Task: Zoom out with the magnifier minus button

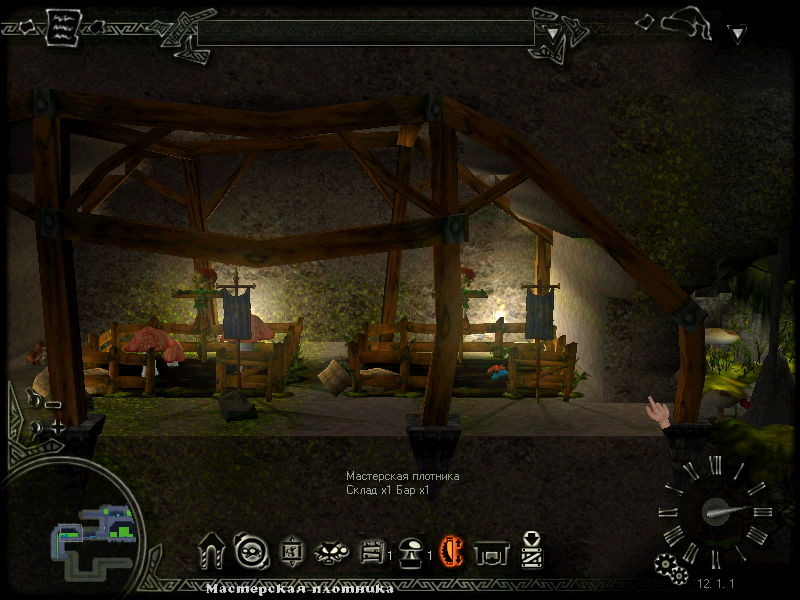Action: coord(44,403)
